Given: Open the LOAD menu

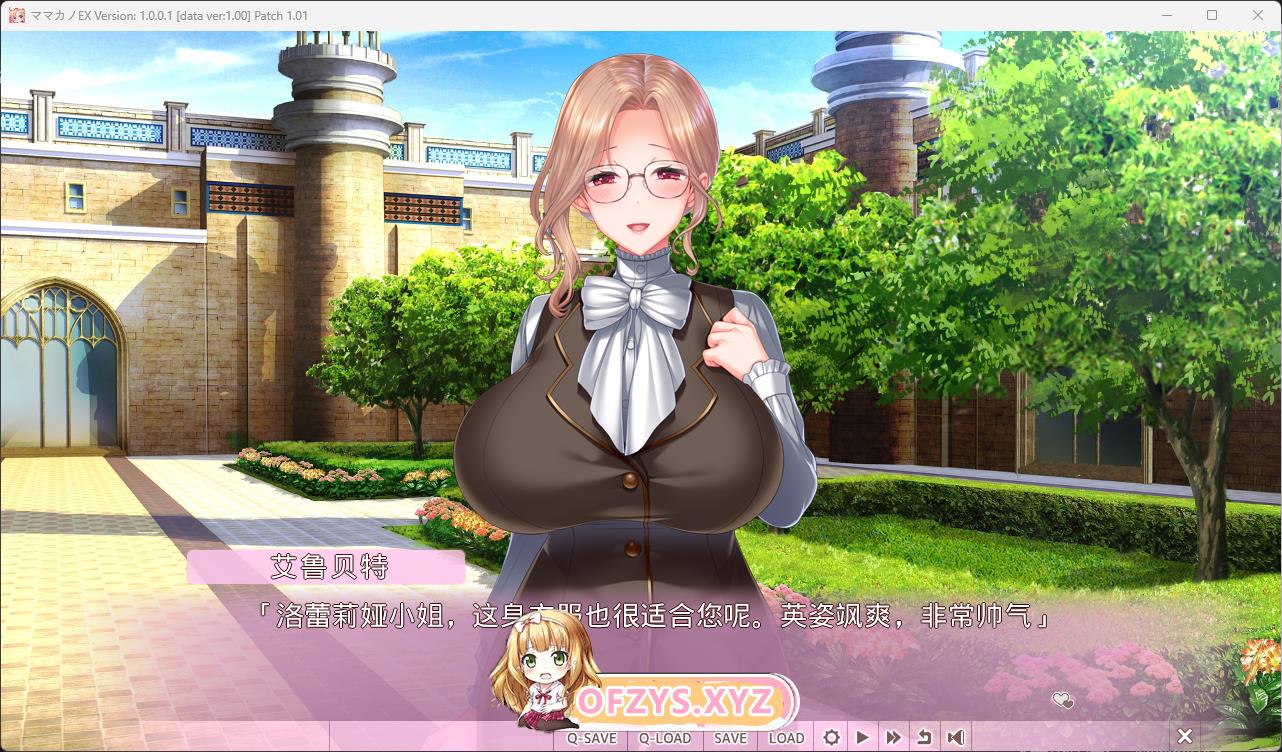Looking at the screenshot, I should tap(786, 738).
